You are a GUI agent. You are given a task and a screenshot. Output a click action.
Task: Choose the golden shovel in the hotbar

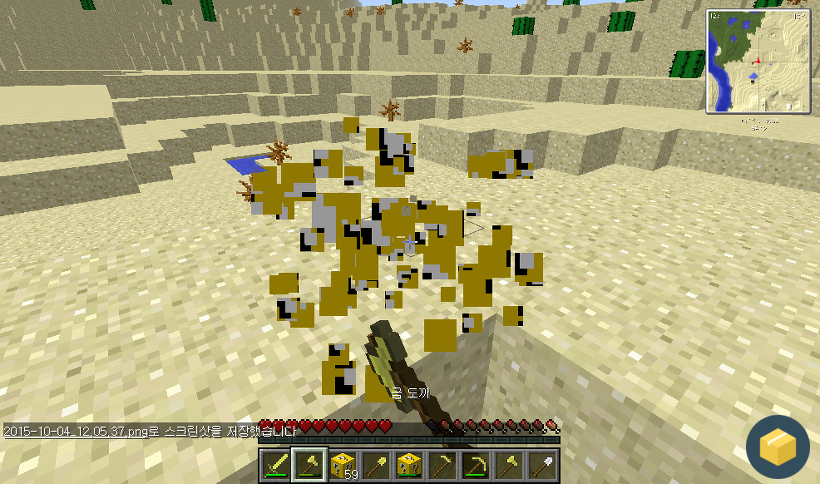(377, 465)
